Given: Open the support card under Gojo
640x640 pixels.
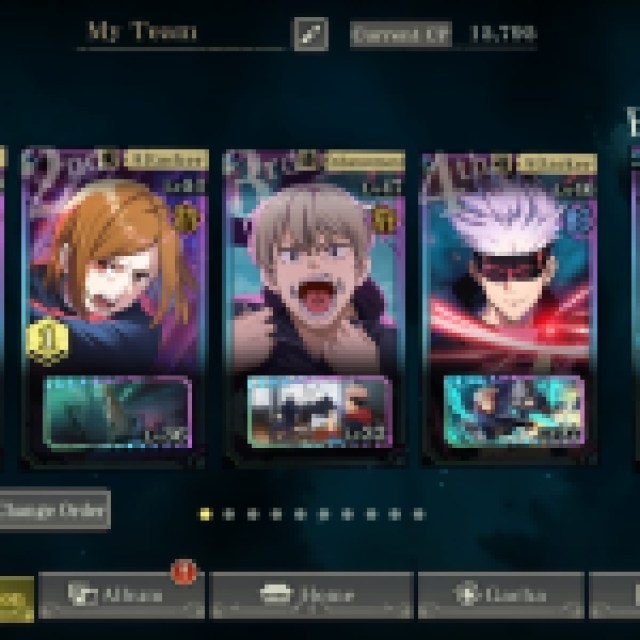Looking at the screenshot, I should [x=512, y=411].
